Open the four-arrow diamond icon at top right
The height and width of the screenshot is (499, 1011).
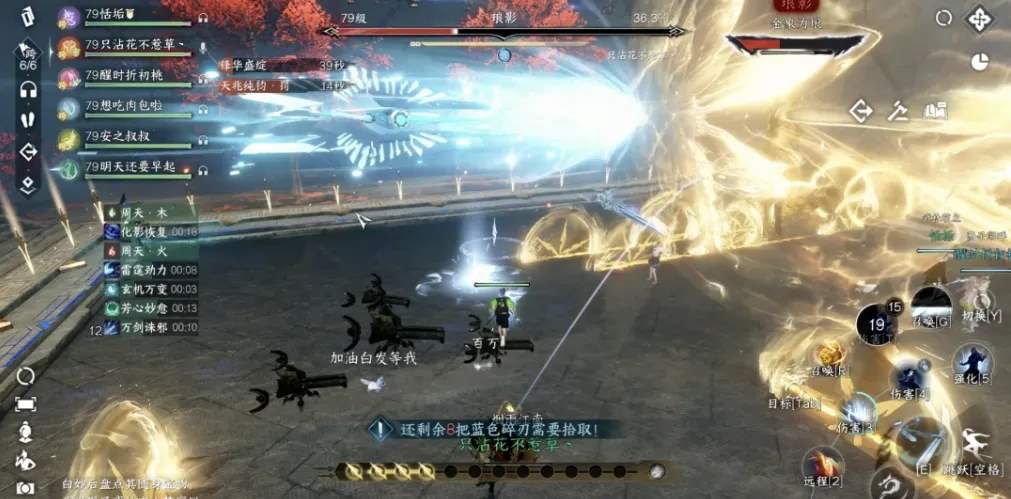[977, 19]
